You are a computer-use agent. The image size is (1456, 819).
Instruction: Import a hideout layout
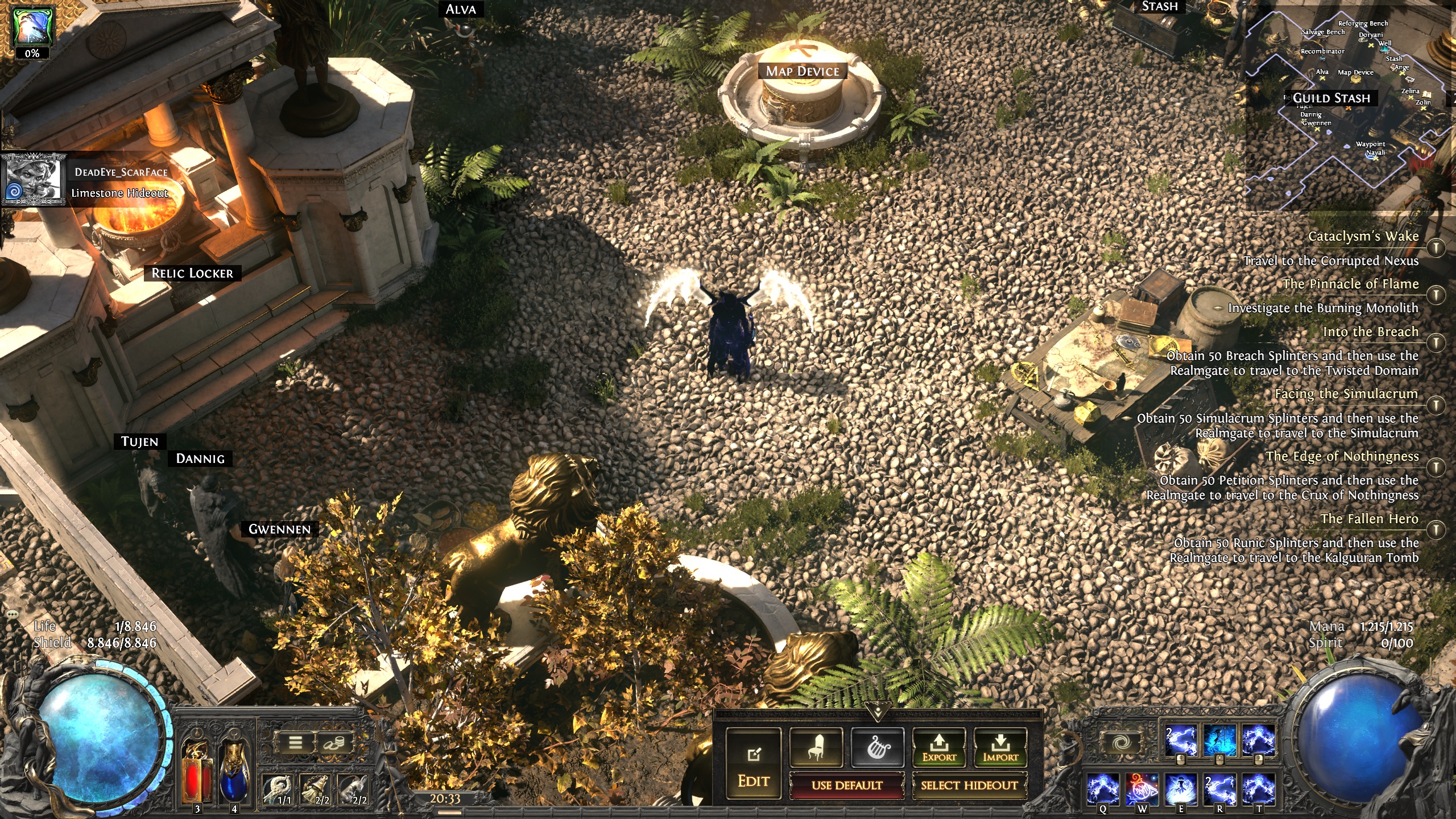[1000, 747]
